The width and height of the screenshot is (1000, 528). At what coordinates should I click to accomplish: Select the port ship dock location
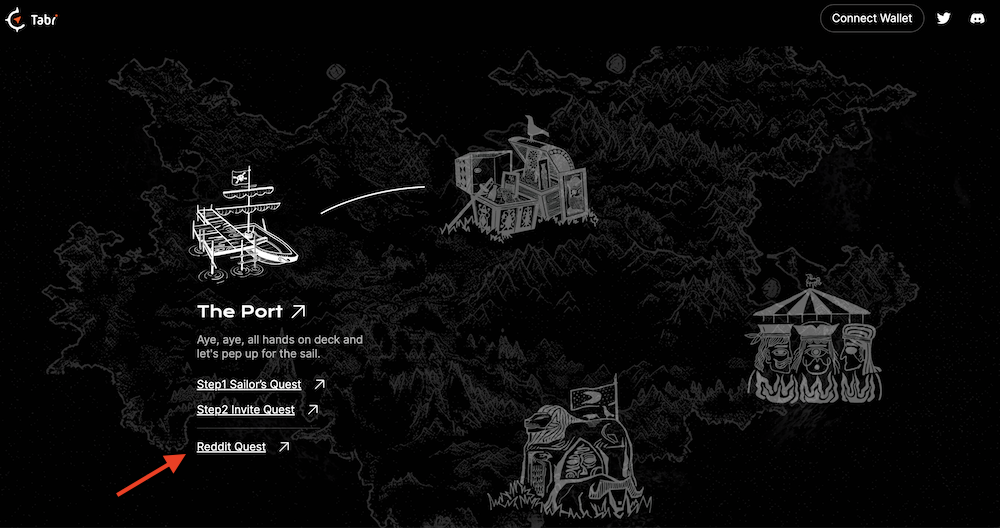[x=243, y=223]
